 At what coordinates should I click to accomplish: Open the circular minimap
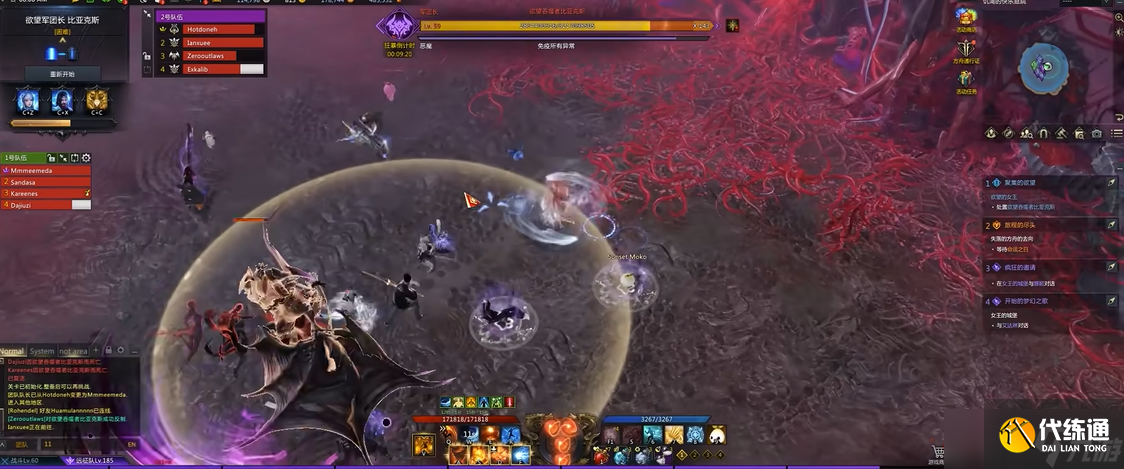1043,68
